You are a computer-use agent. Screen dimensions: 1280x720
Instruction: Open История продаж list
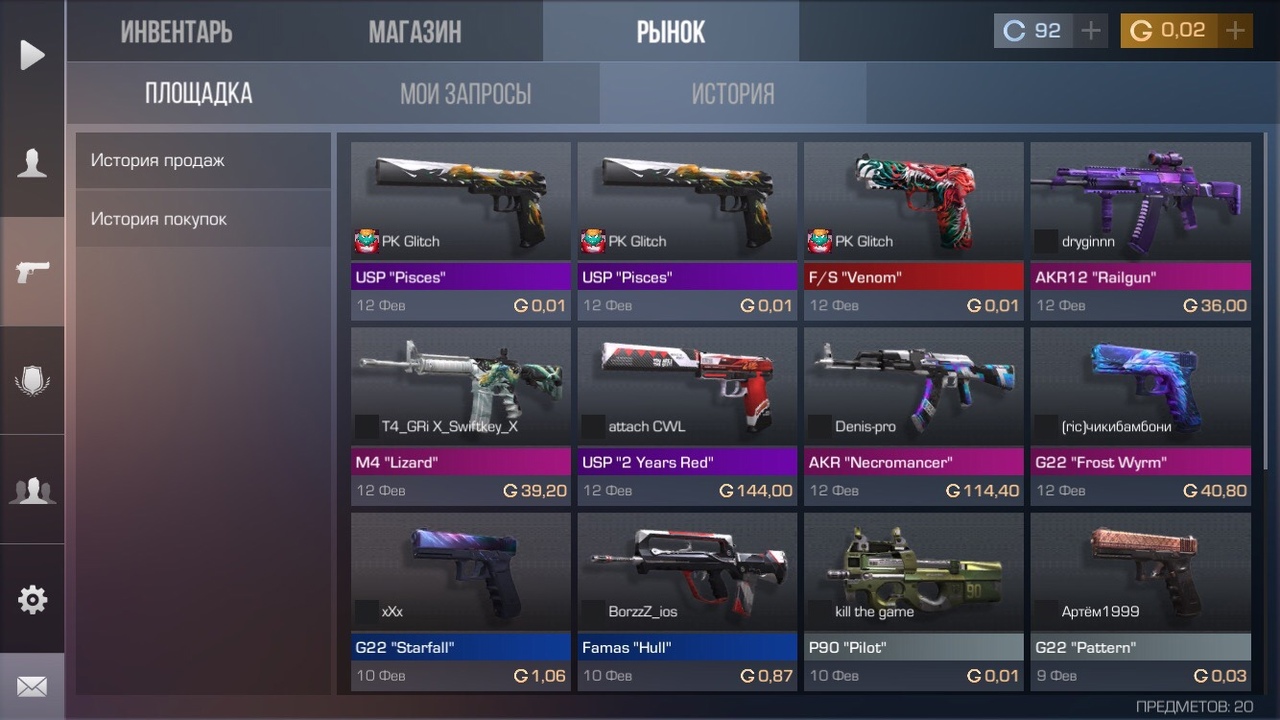point(203,160)
